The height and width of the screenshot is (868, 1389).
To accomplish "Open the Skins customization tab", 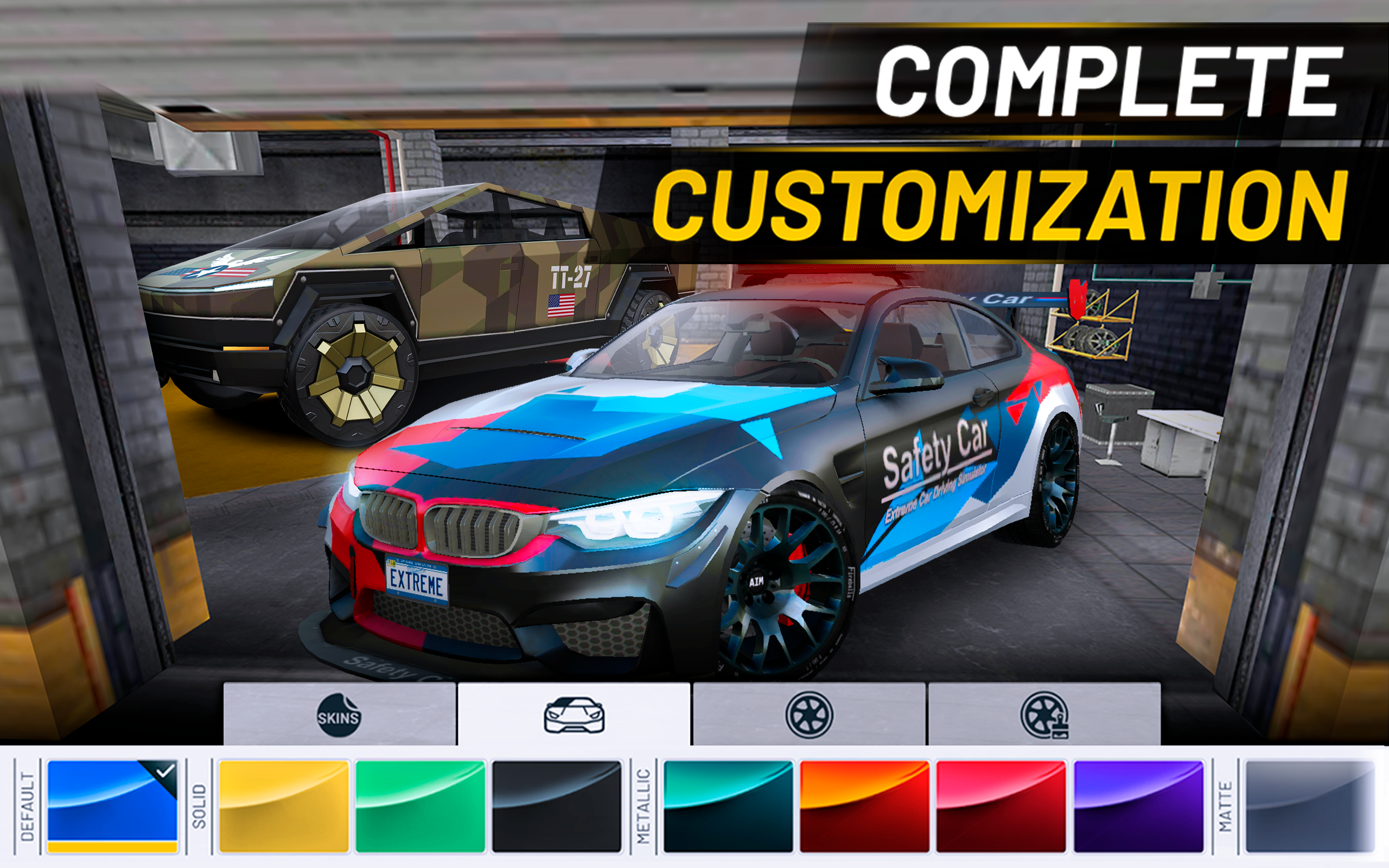I will [x=339, y=714].
